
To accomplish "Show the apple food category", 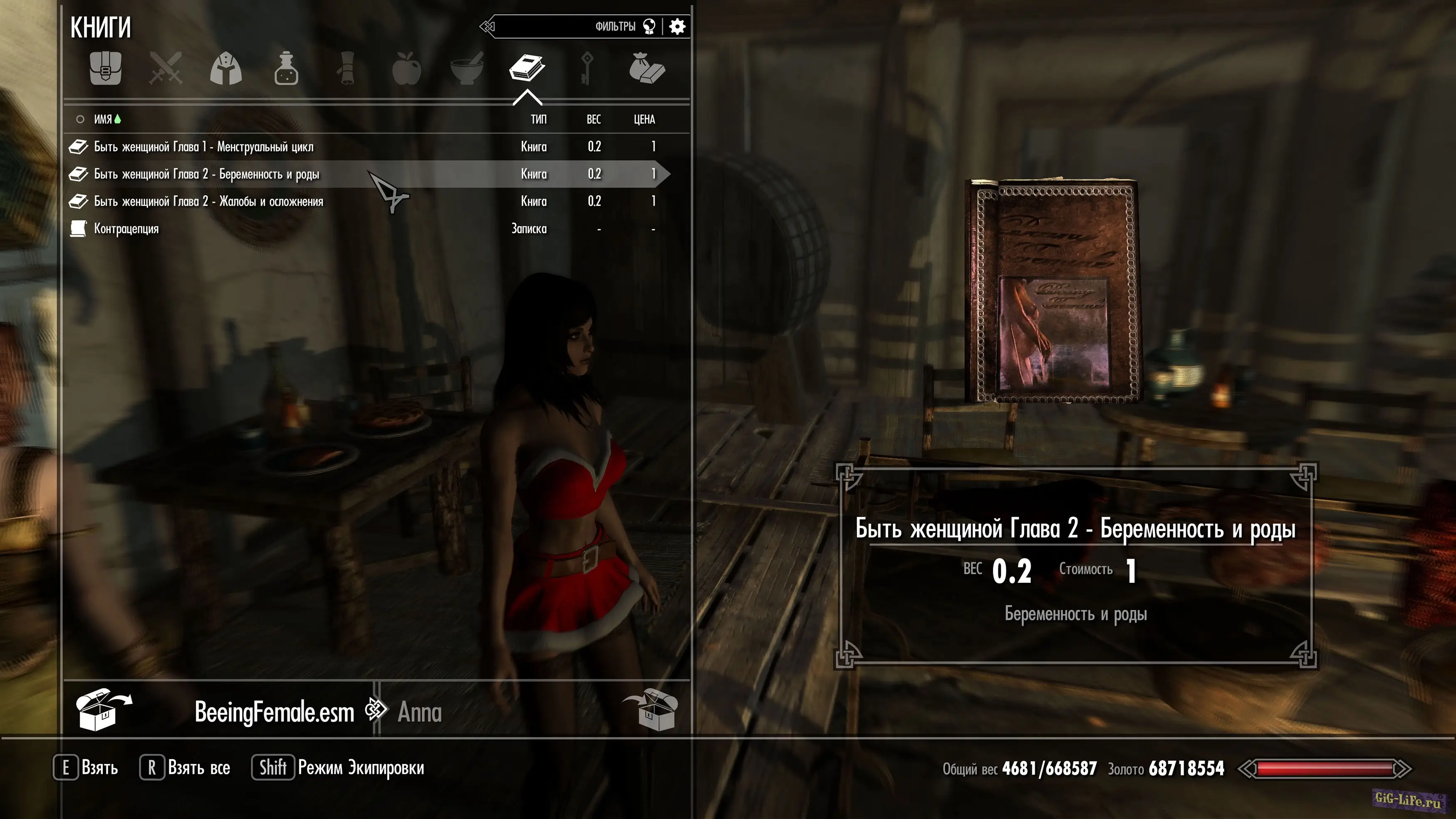I will 406,69.
